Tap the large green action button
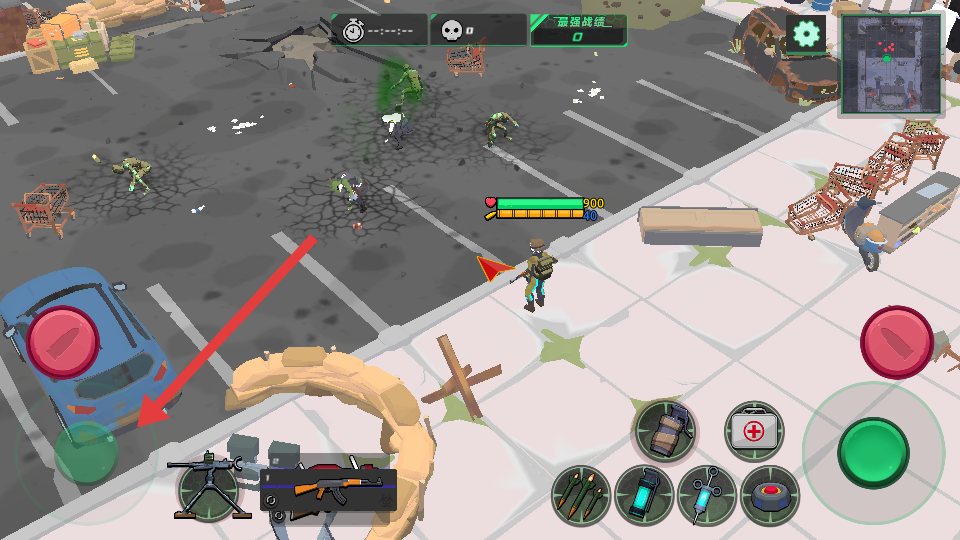The width and height of the screenshot is (960, 540). 873,452
